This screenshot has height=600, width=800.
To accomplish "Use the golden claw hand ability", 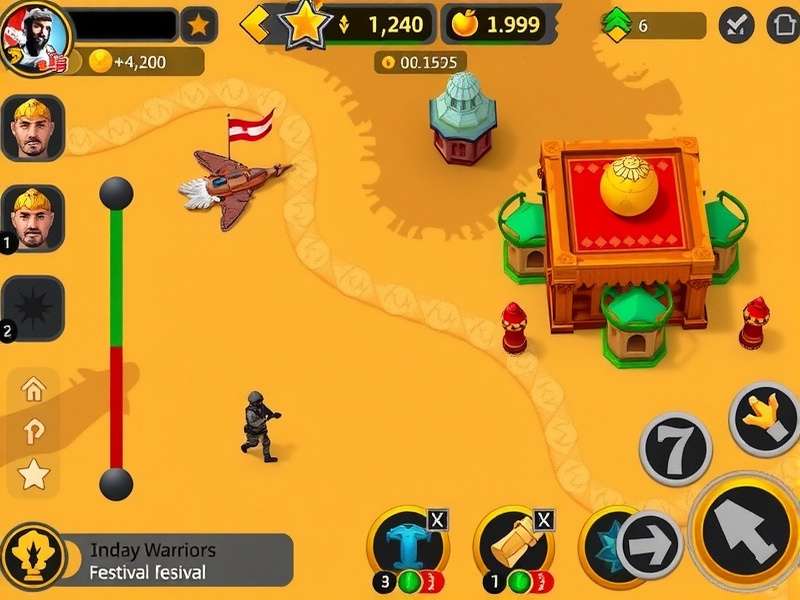I will tap(765, 418).
